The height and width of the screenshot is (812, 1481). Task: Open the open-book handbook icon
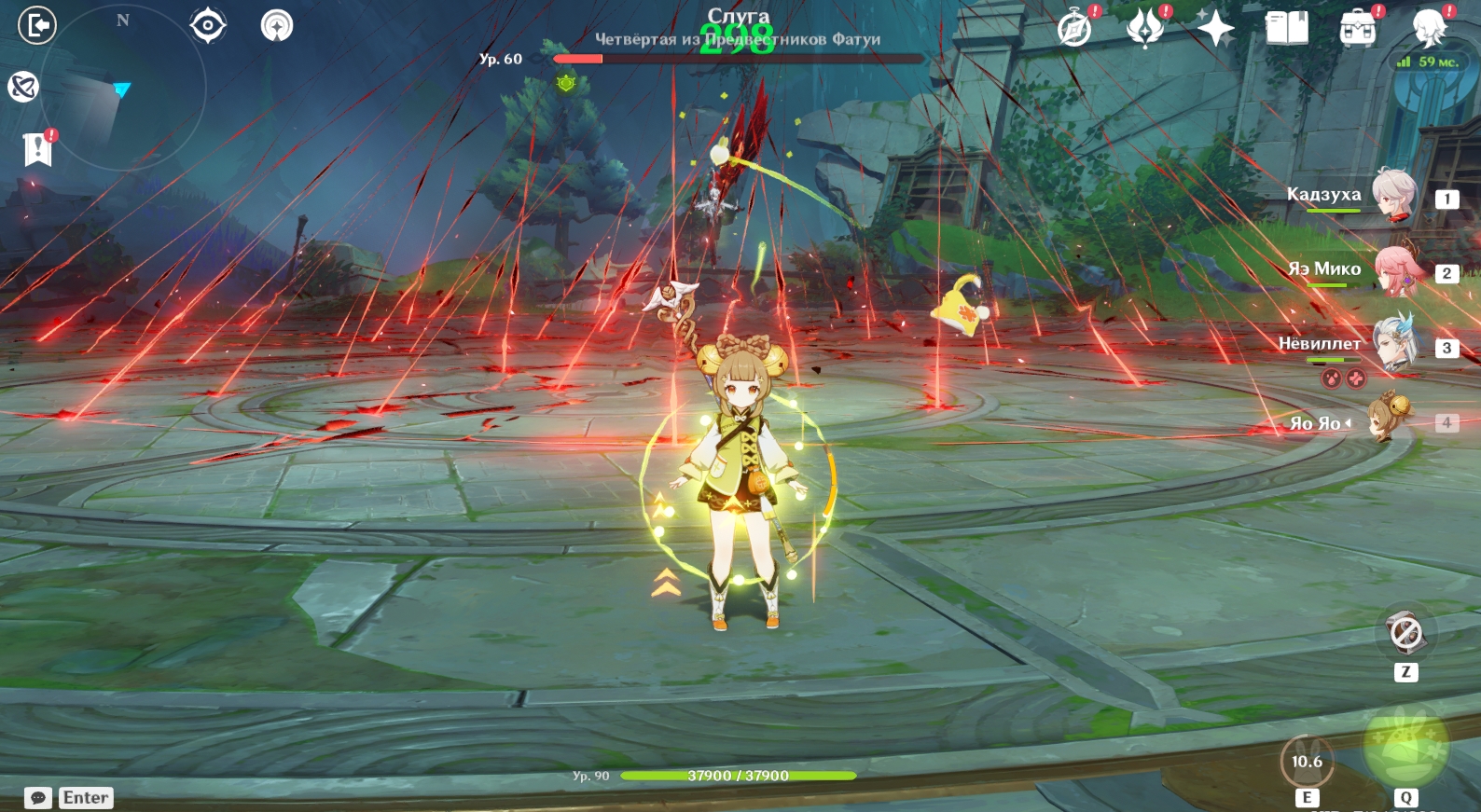coord(1286,29)
